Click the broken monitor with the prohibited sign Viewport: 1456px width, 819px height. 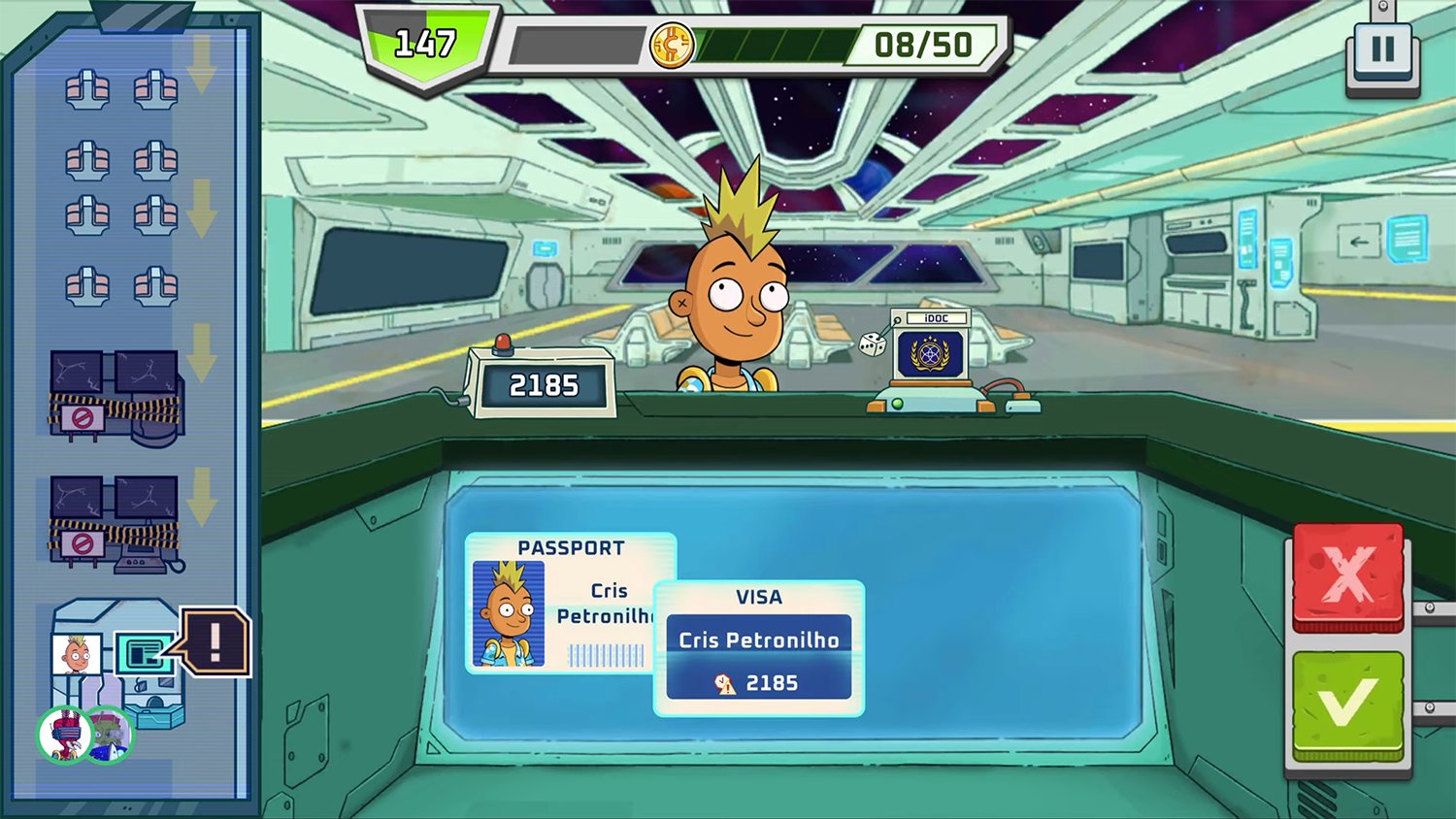coord(116,398)
